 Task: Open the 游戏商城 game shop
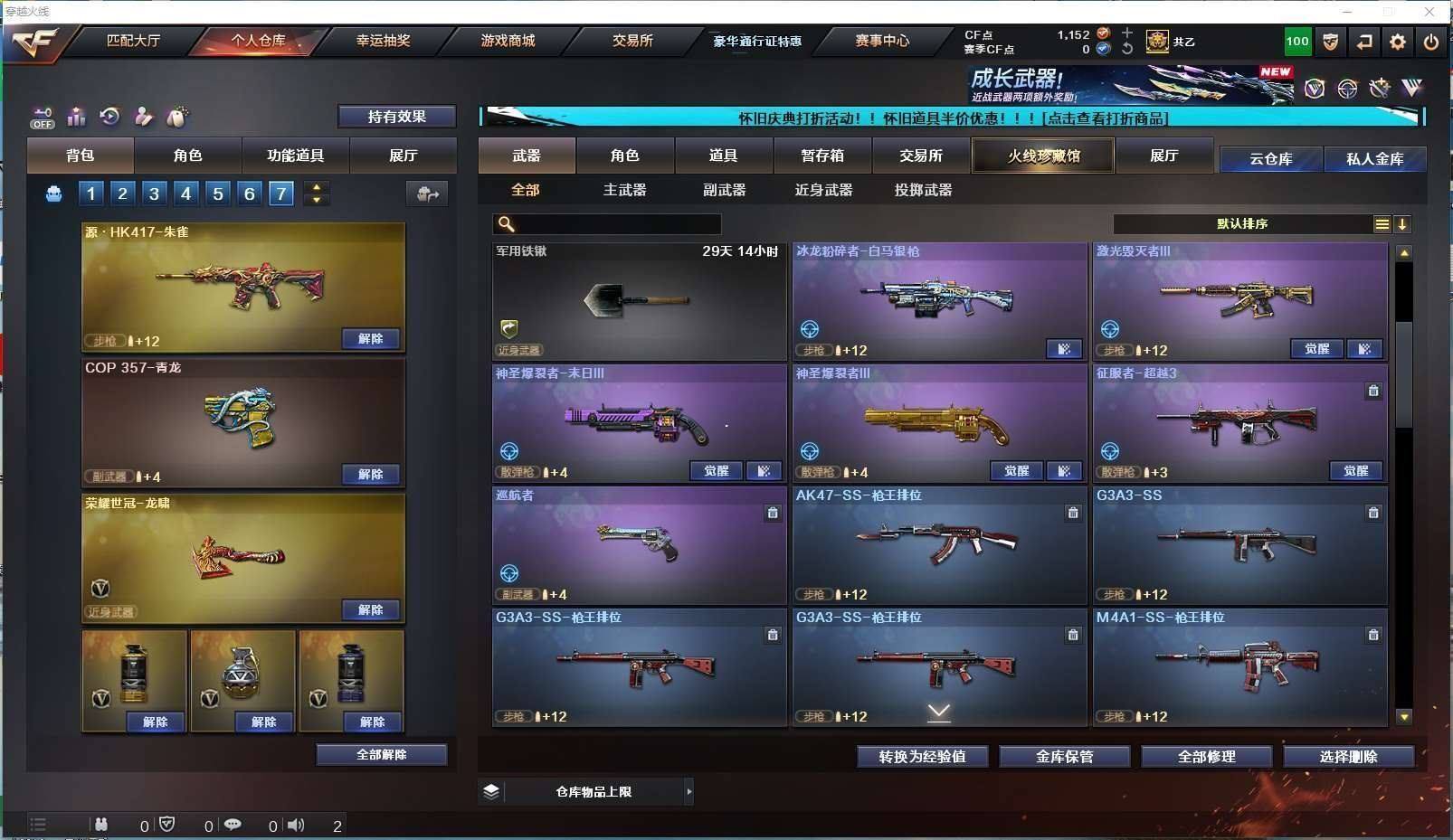[x=508, y=41]
